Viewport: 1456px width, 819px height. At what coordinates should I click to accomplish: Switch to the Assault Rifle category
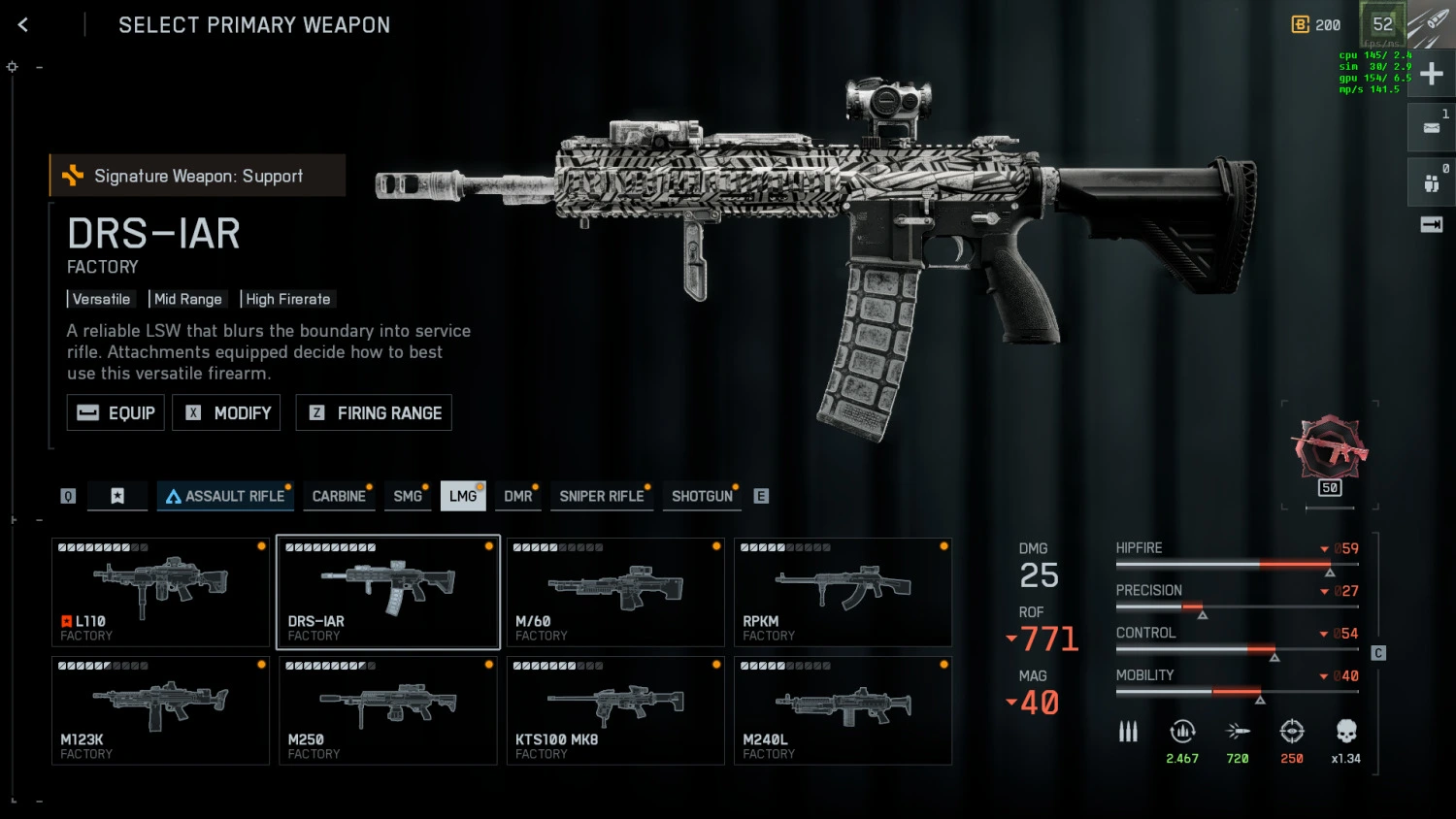(x=225, y=496)
